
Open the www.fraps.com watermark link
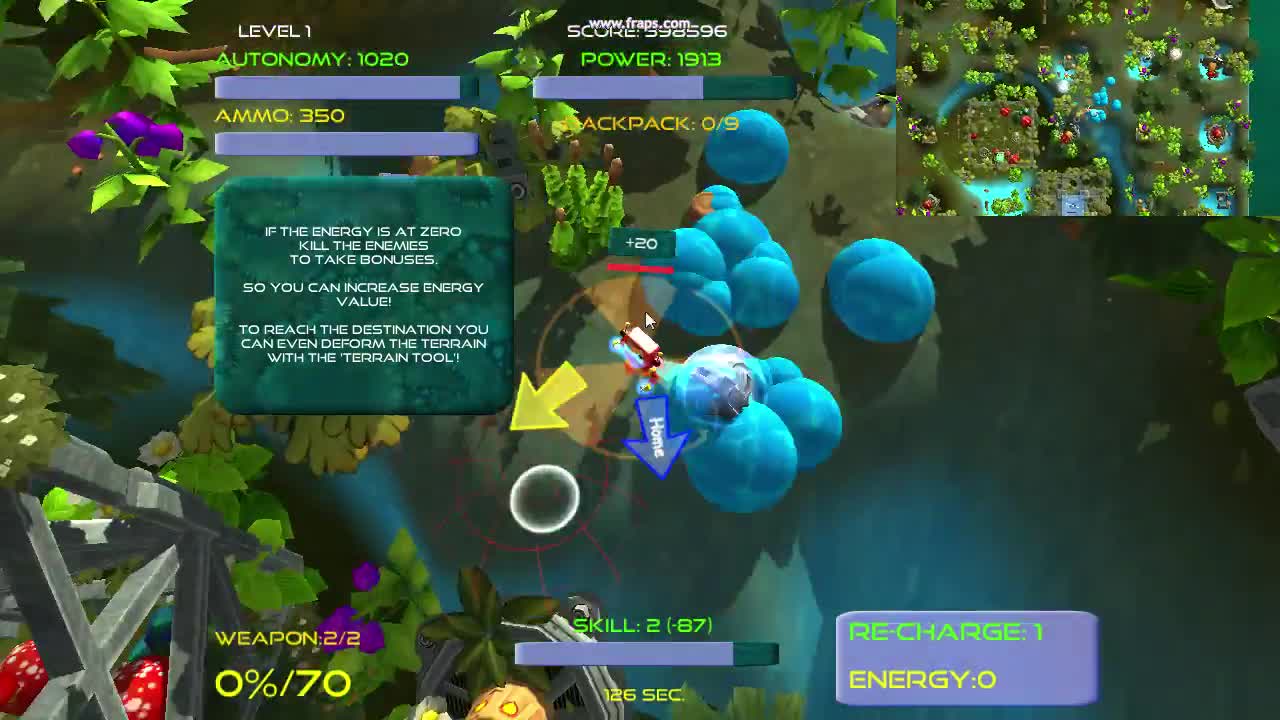(641, 20)
